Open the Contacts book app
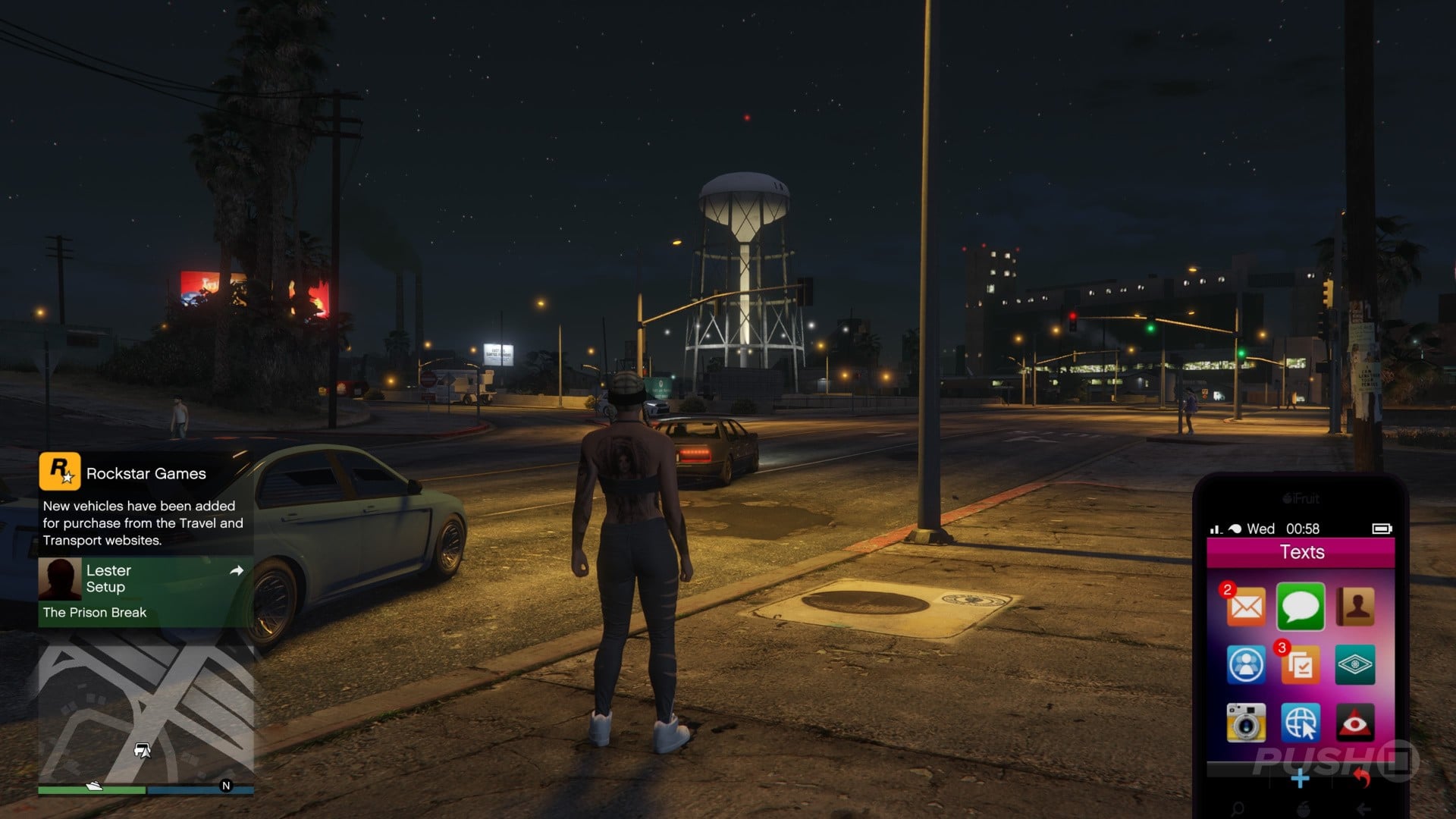Screen dimensions: 1456x819 (x=1355, y=607)
